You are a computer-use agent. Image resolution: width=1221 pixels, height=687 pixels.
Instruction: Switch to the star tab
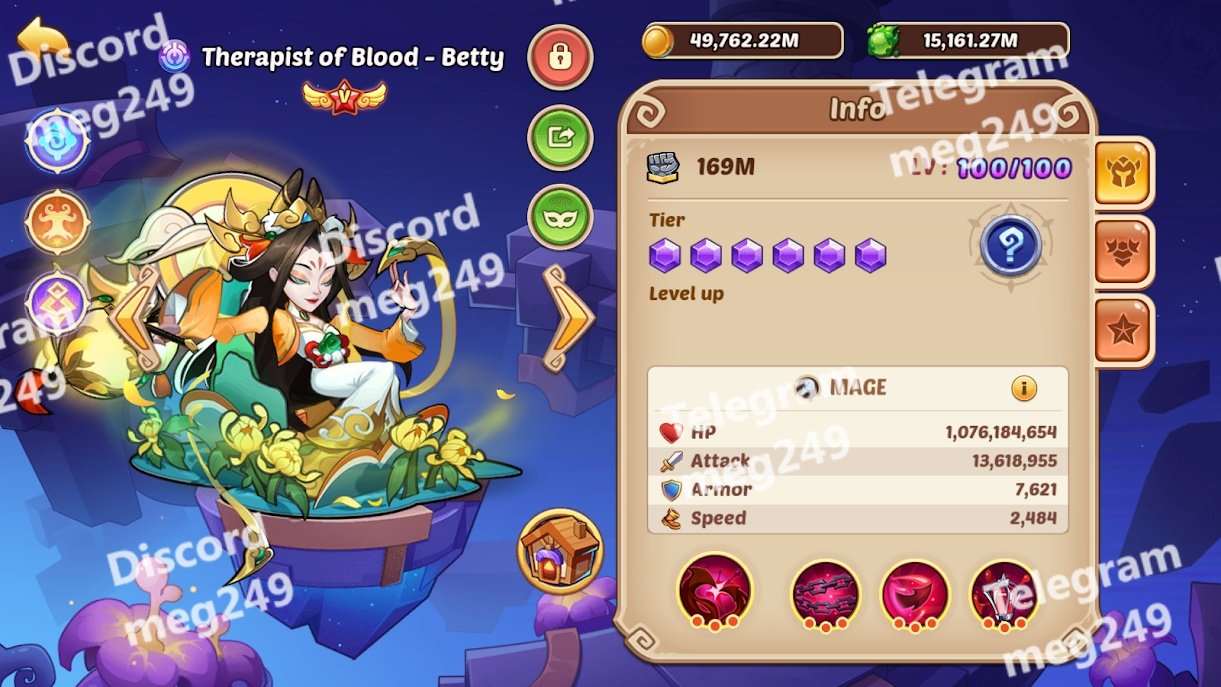1123,331
